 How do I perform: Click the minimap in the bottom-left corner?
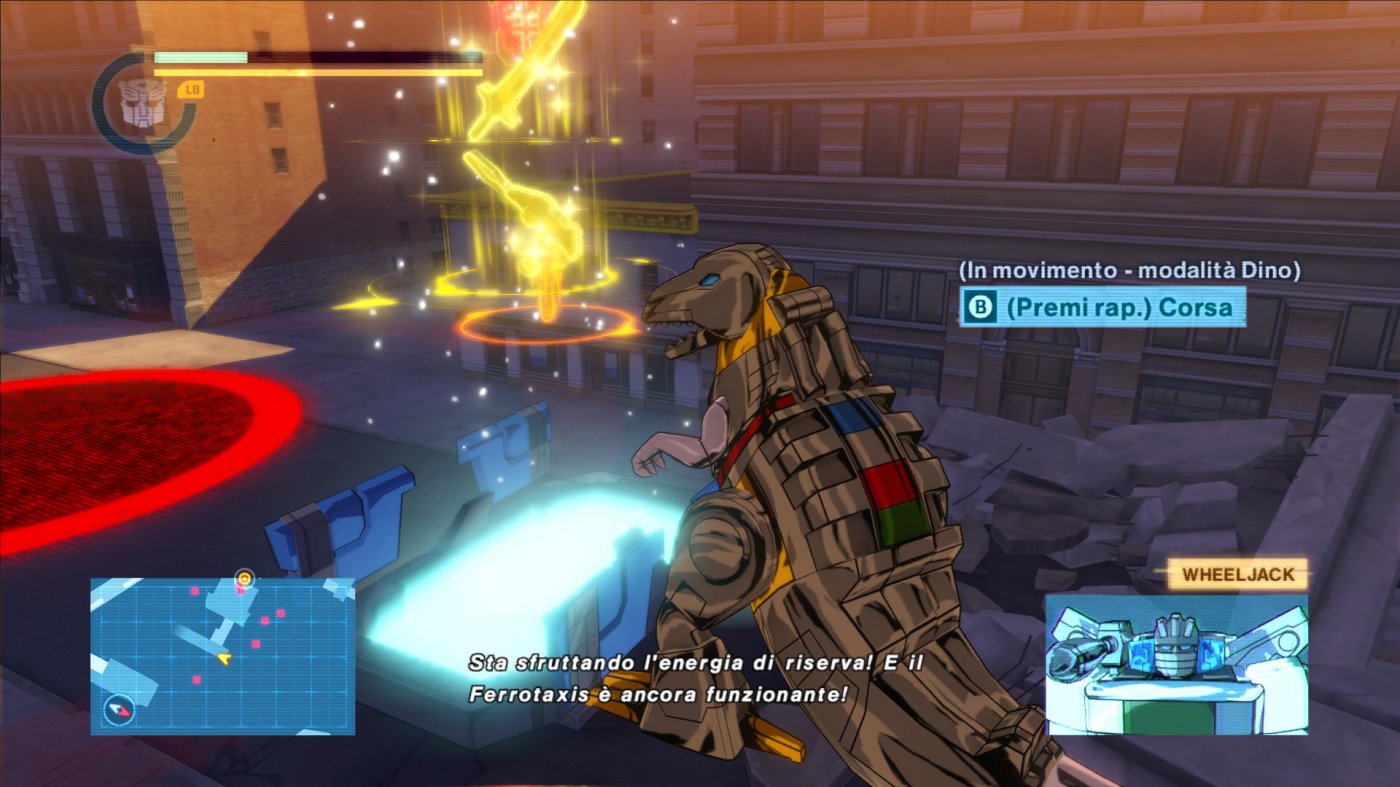point(222,655)
